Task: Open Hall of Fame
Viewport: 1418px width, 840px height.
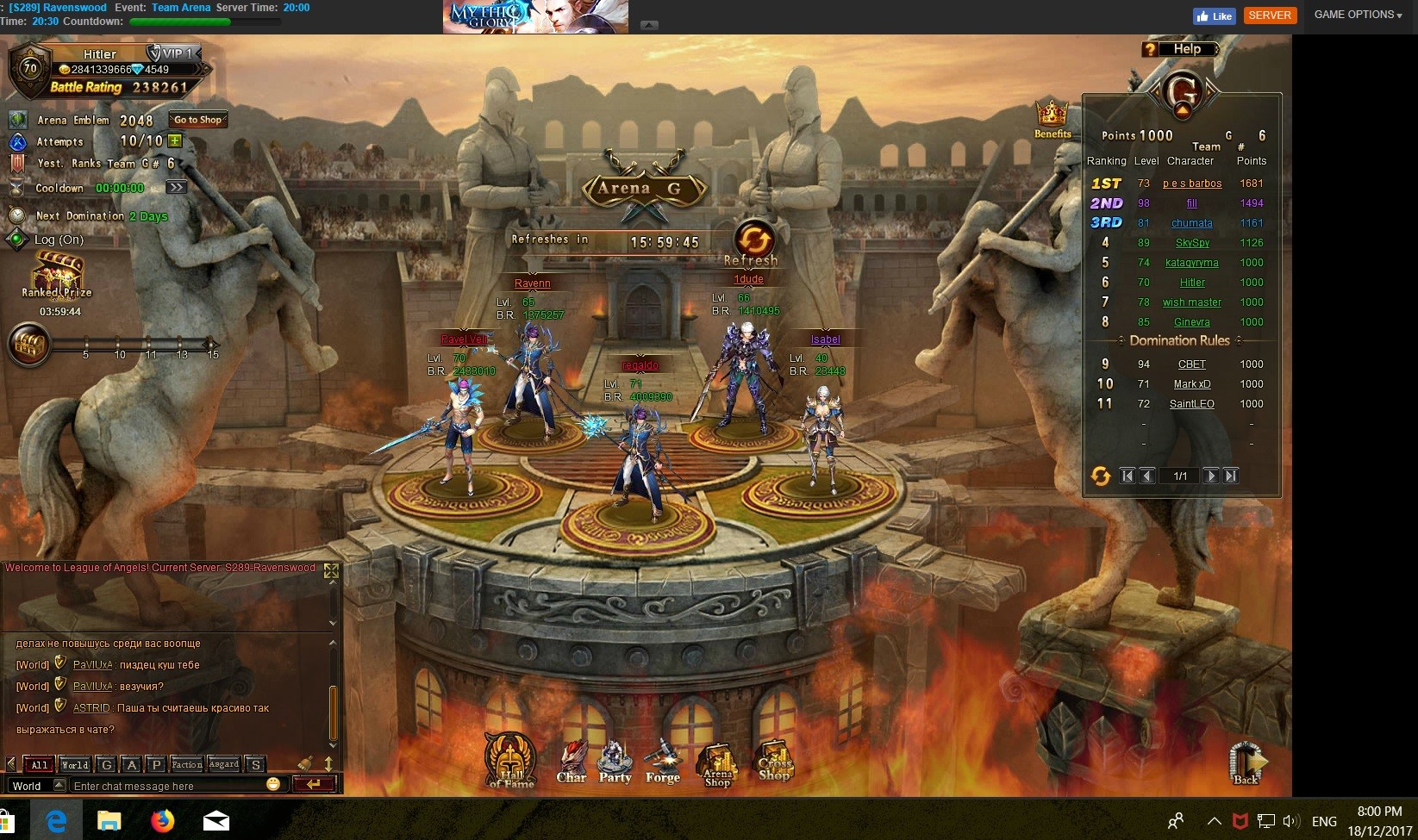Action: pos(511,760)
